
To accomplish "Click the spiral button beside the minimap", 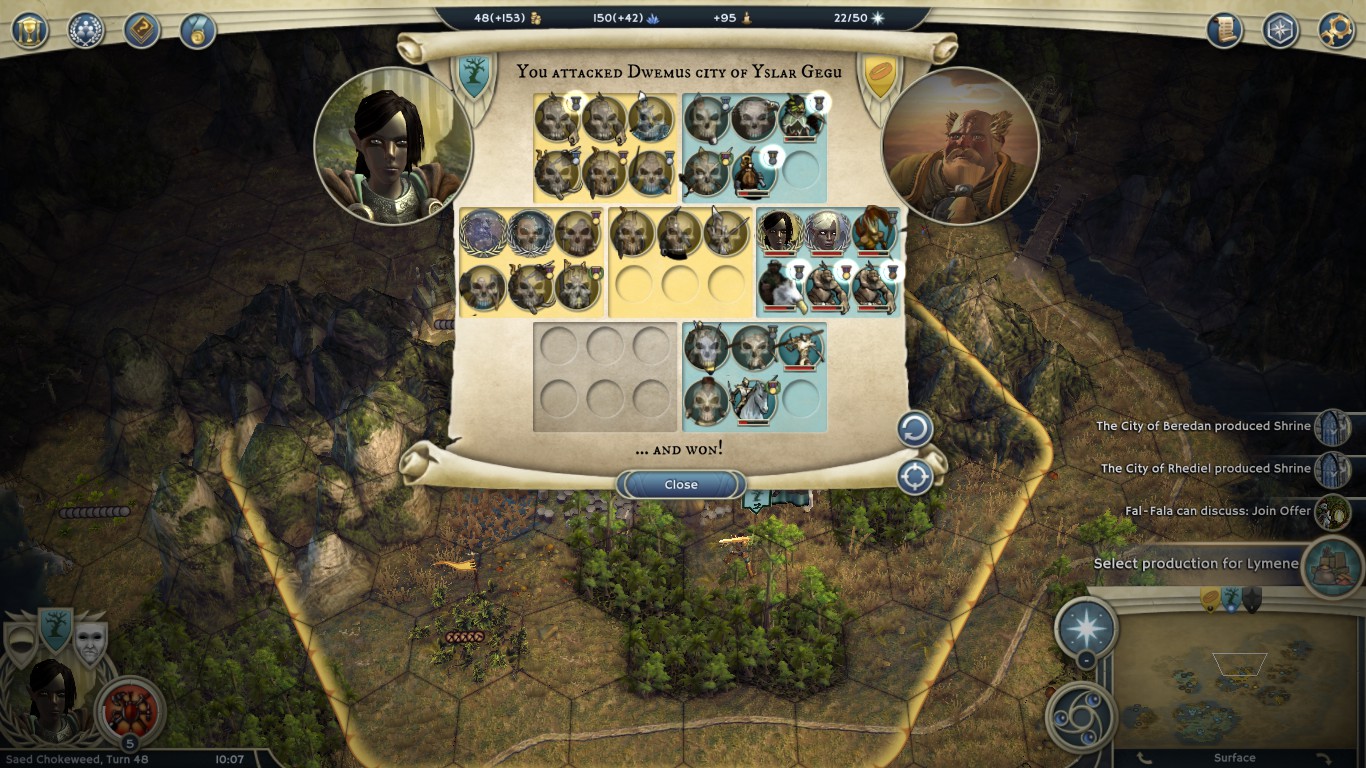I will (1081, 714).
